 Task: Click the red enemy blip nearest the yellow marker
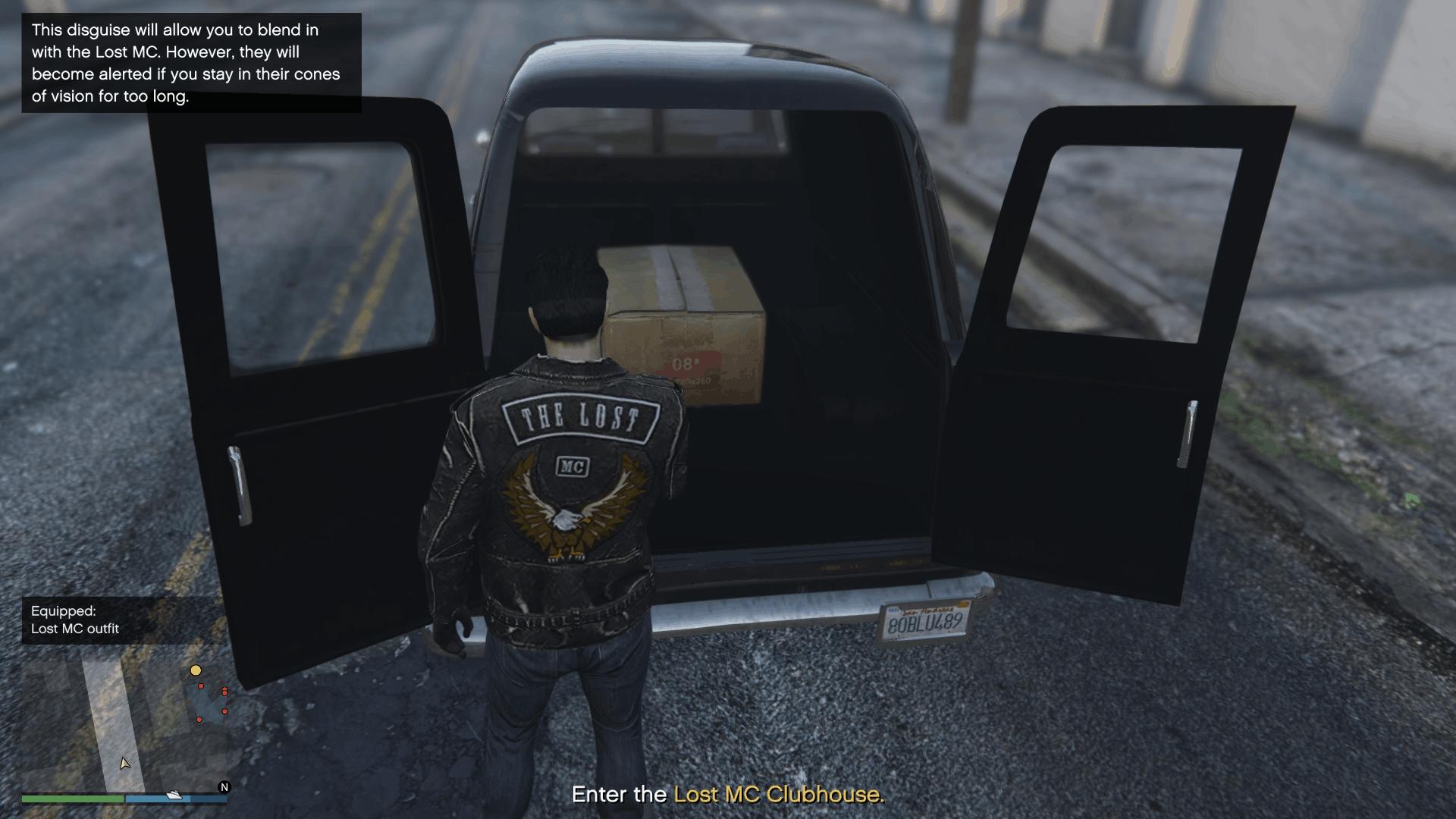pyautogui.click(x=201, y=686)
